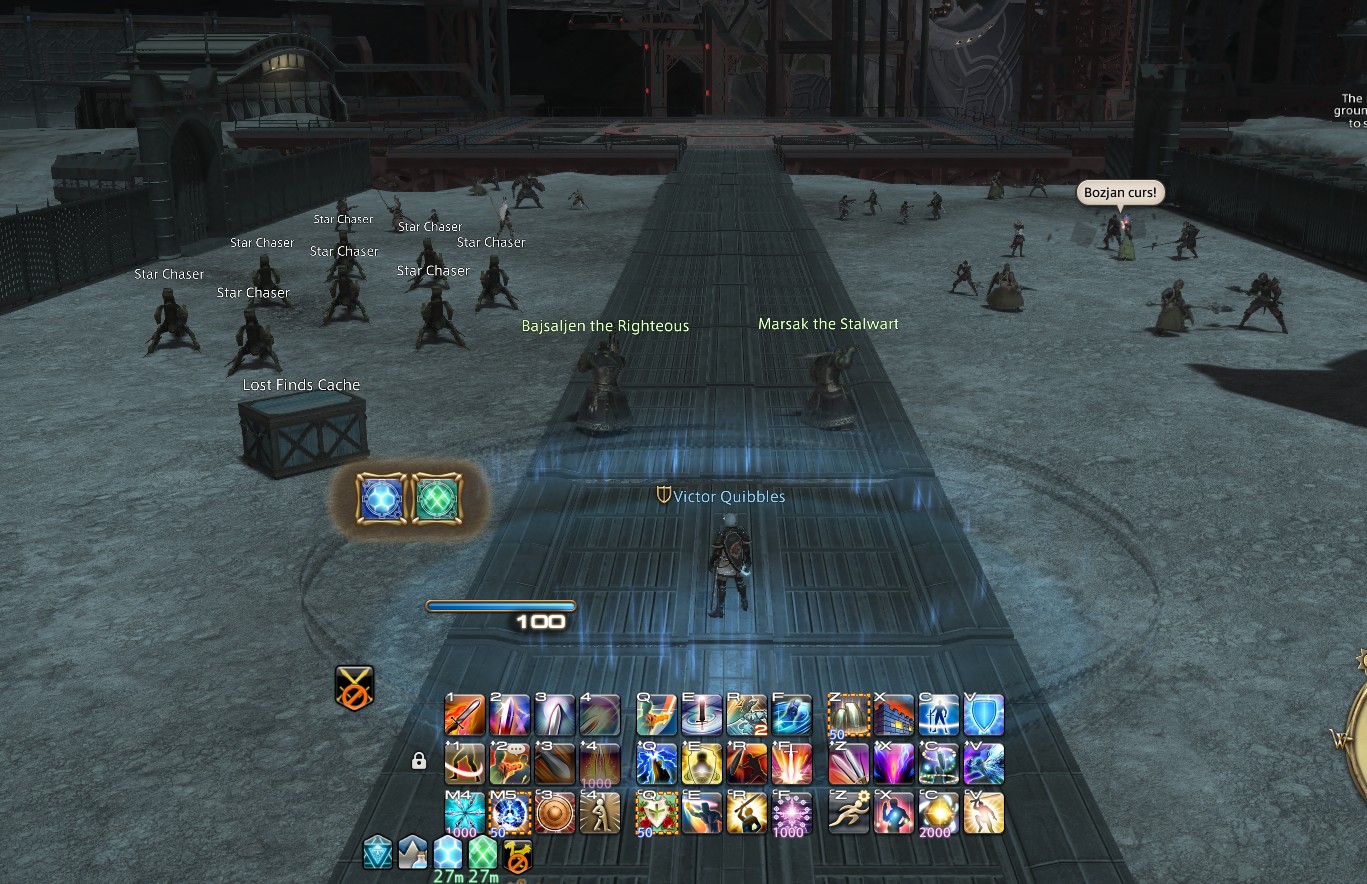The height and width of the screenshot is (884, 1367).
Task: Click the purple starburst ability costing 1000
Action: click(x=791, y=812)
